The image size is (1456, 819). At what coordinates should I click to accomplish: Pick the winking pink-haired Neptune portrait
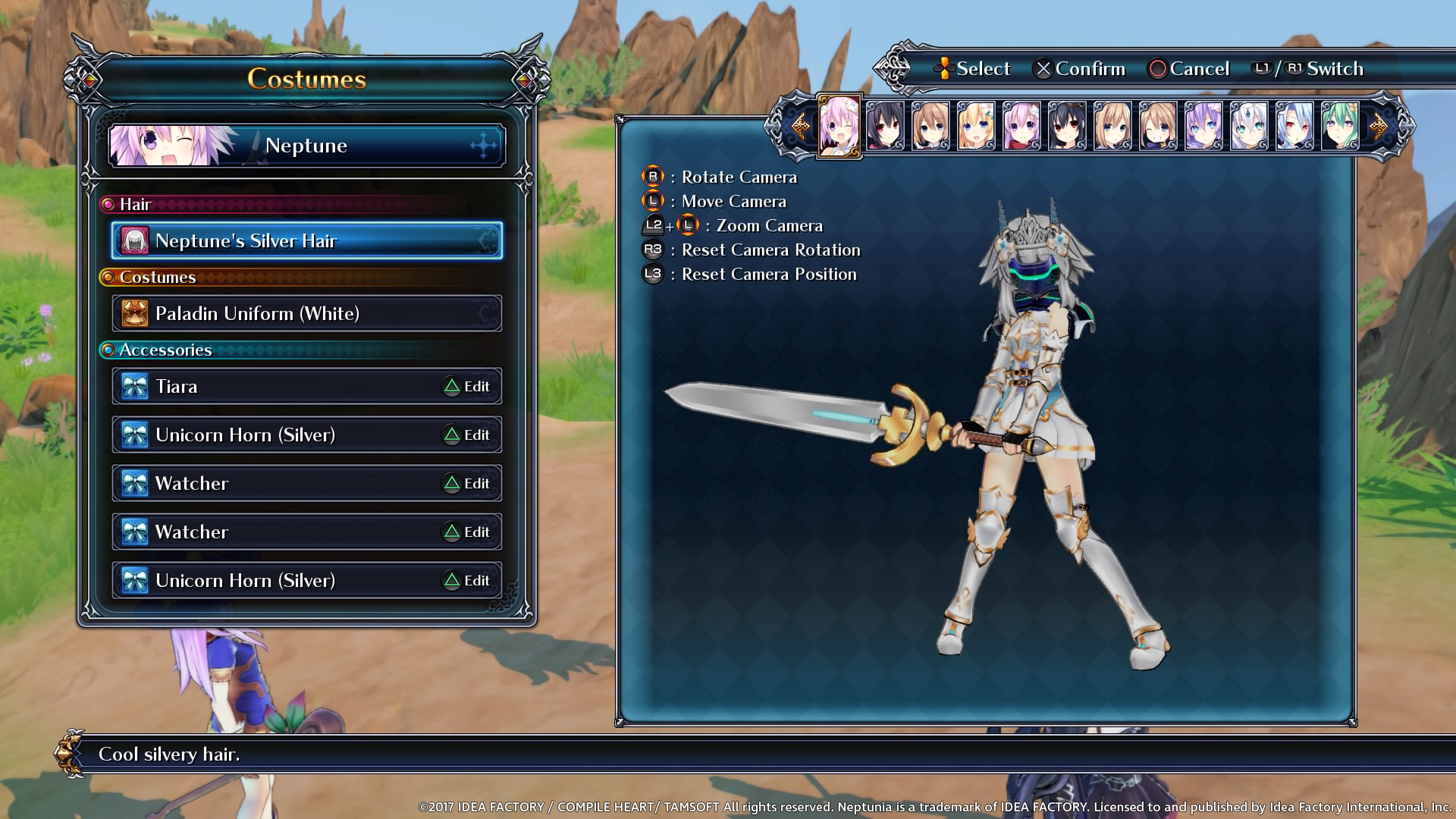click(839, 126)
